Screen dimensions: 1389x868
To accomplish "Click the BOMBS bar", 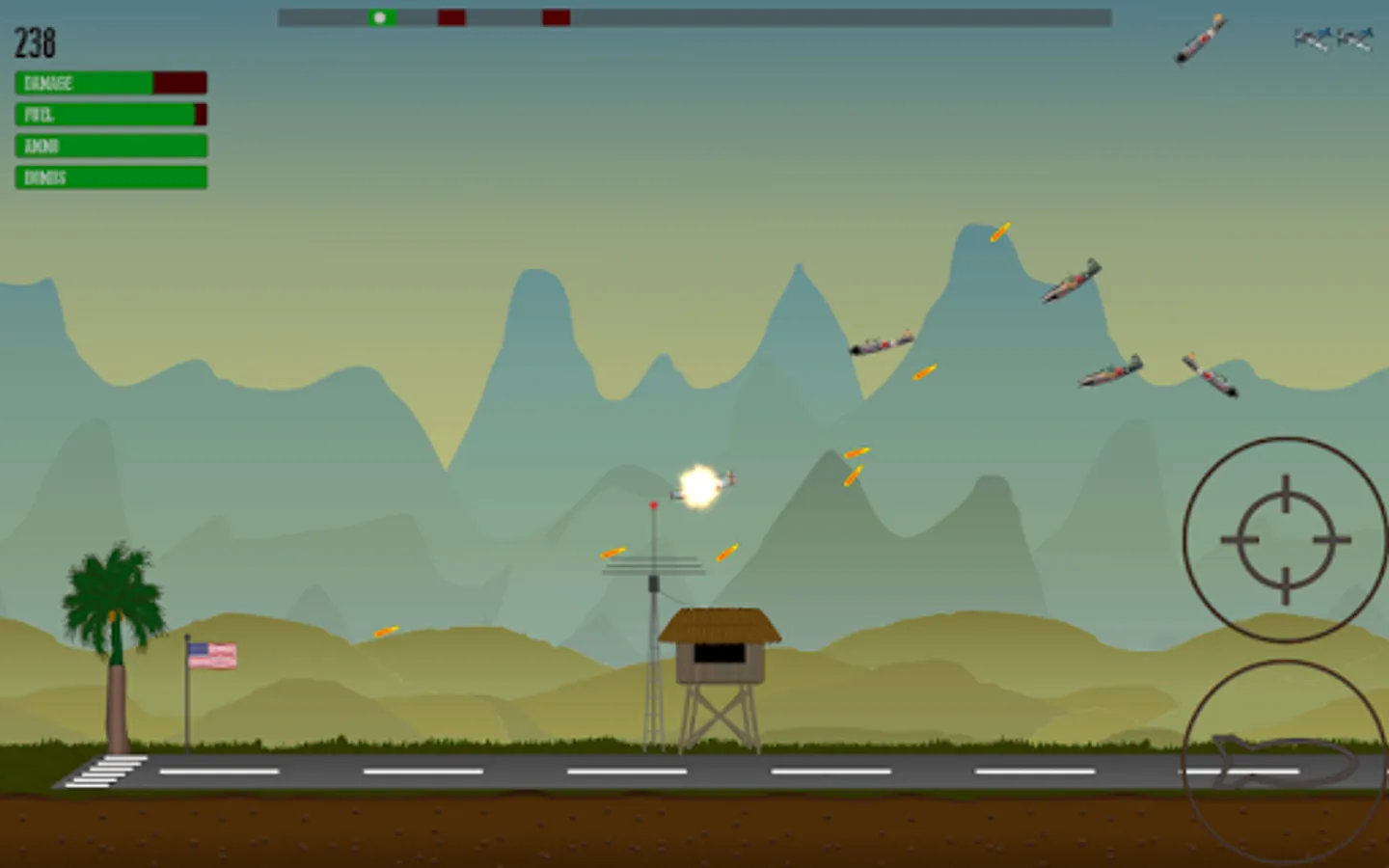I will (x=109, y=177).
